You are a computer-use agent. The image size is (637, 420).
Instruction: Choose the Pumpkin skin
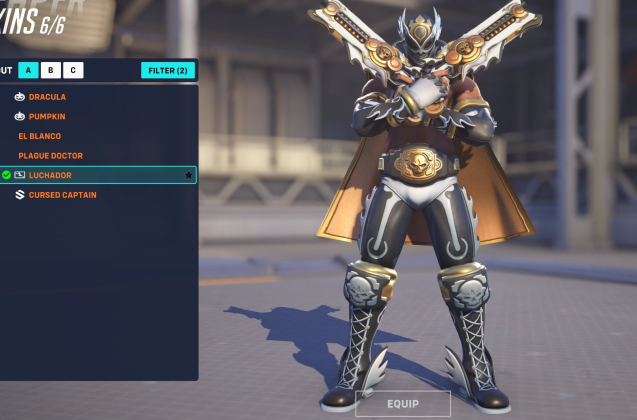pos(47,116)
